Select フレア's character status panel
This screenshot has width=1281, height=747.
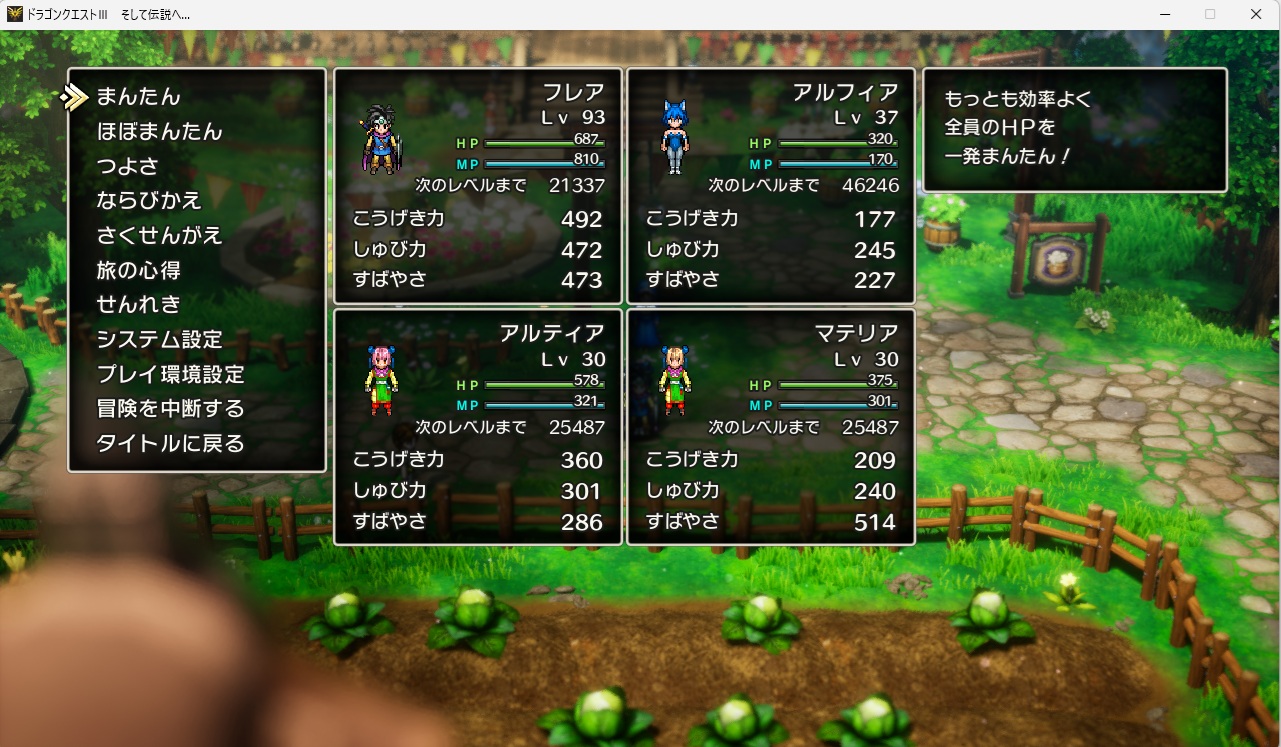pos(478,186)
